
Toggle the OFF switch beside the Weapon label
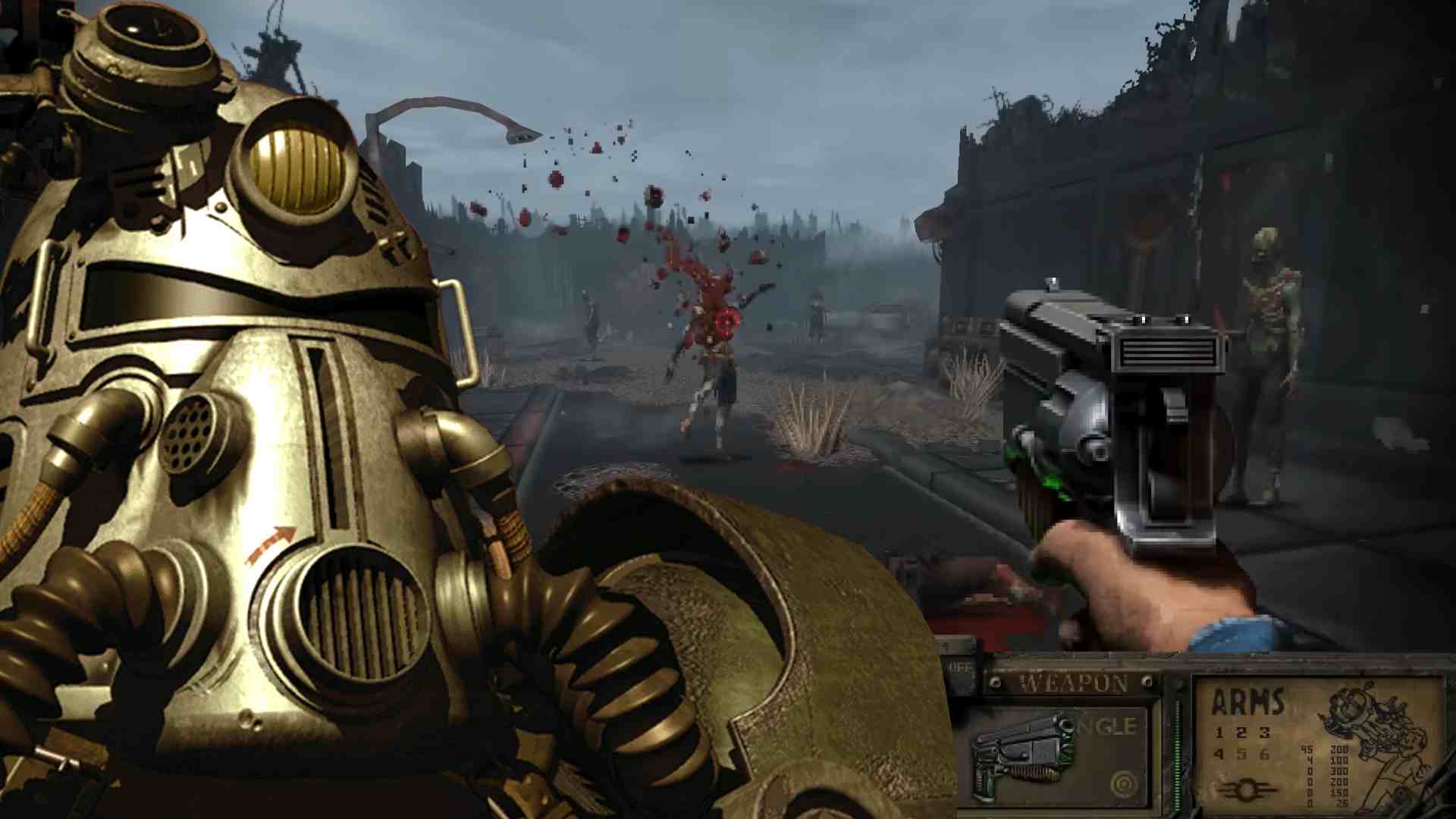pyautogui.click(x=960, y=667)
